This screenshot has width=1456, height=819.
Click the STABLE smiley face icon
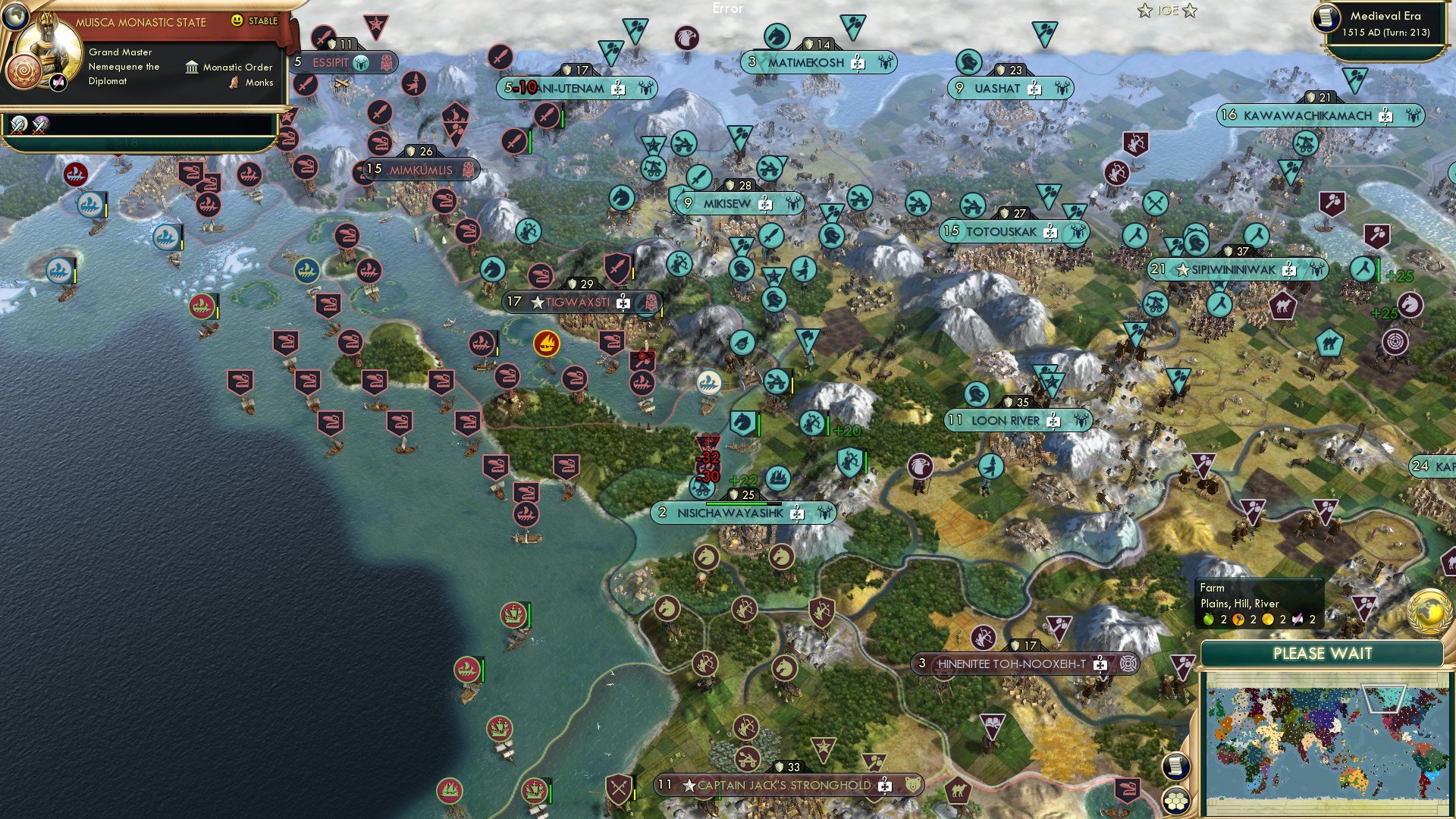tap(237, 21)
